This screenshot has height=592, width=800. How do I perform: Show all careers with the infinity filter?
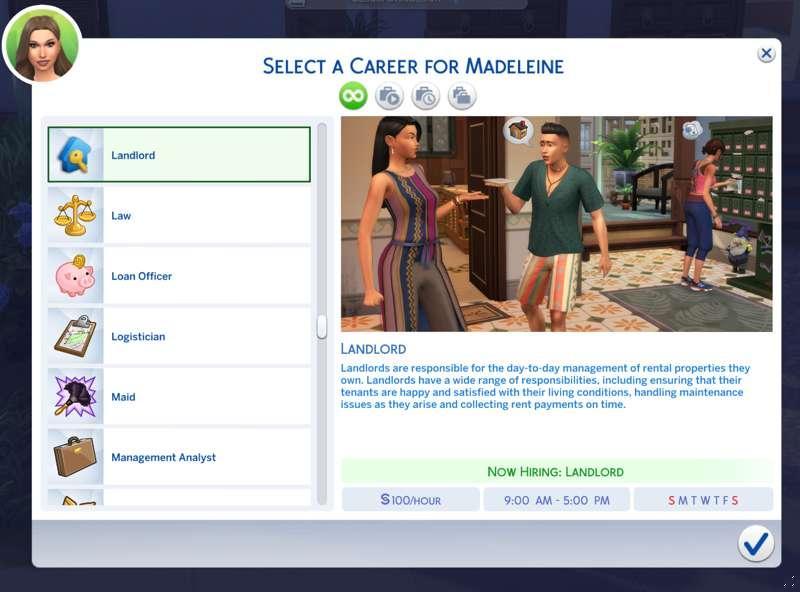click(x=353, y=96)
